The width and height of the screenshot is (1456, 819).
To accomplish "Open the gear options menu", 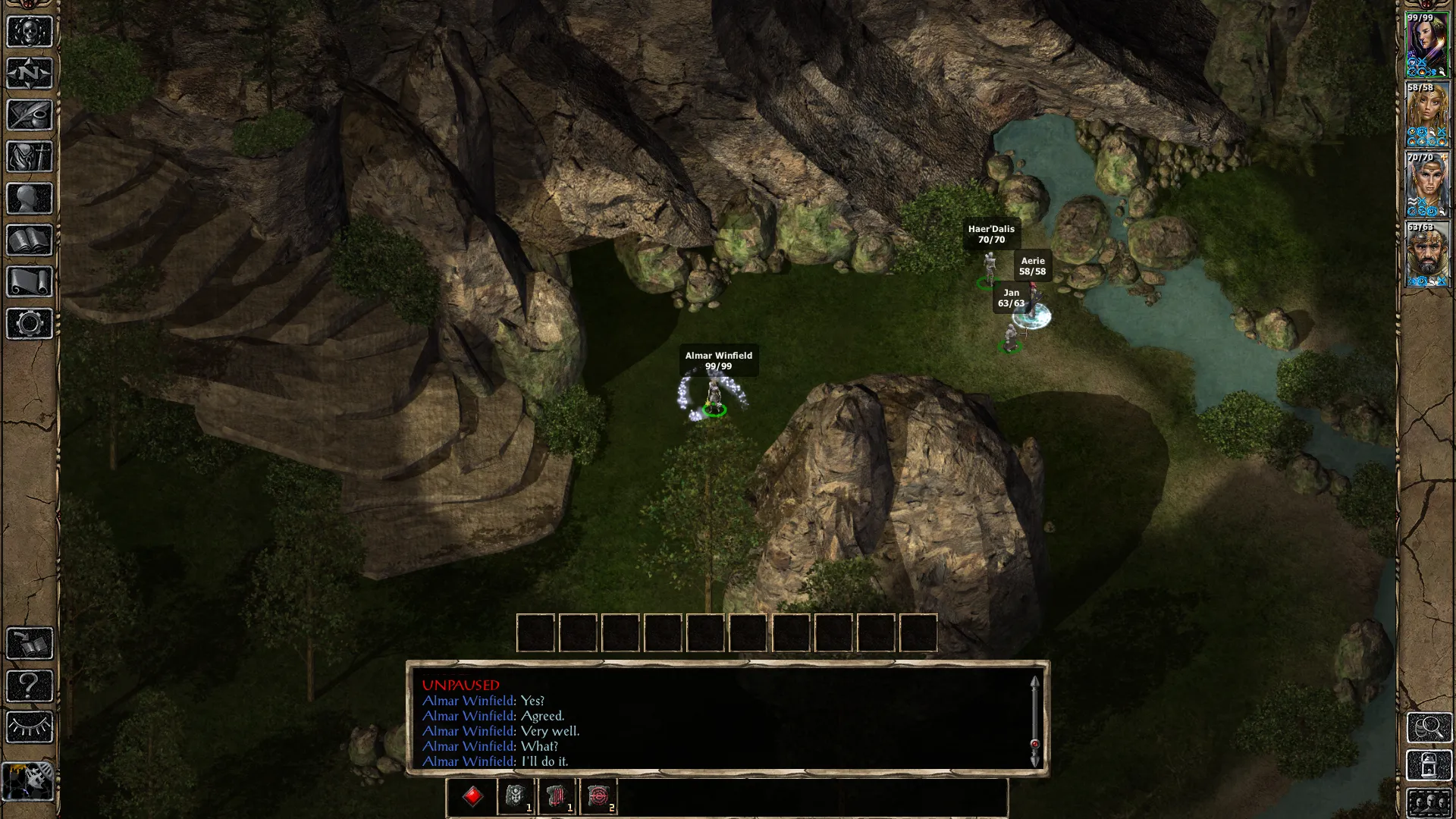I will pos(30,324).
